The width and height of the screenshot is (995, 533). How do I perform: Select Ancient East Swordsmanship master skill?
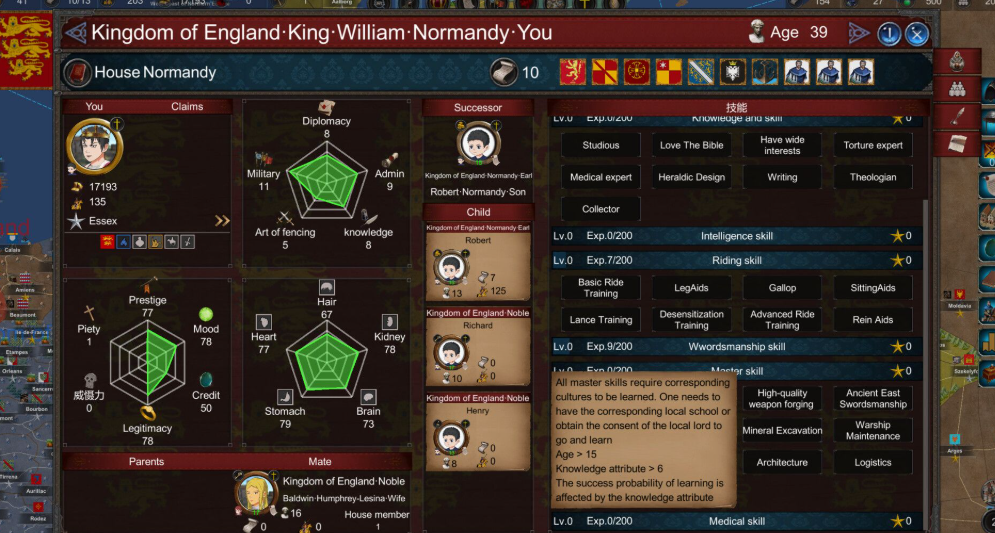[x=873, y=399]
